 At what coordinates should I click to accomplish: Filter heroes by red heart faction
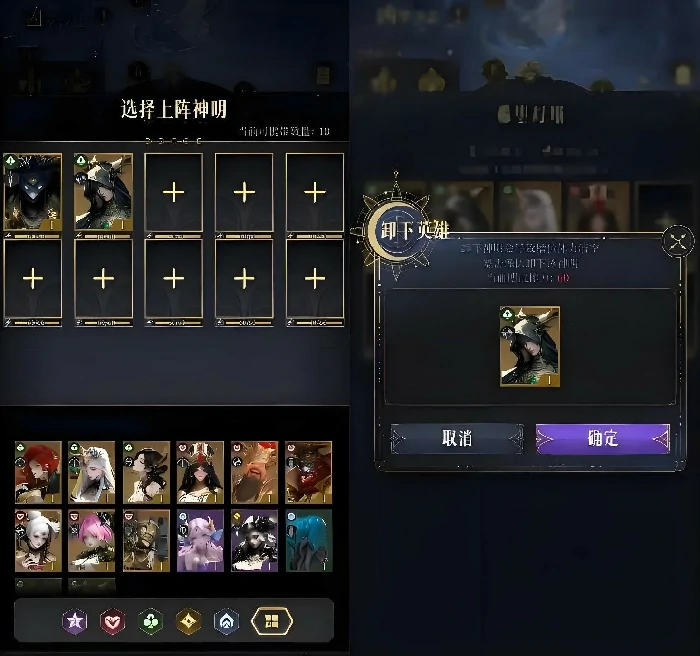(113, 622)
